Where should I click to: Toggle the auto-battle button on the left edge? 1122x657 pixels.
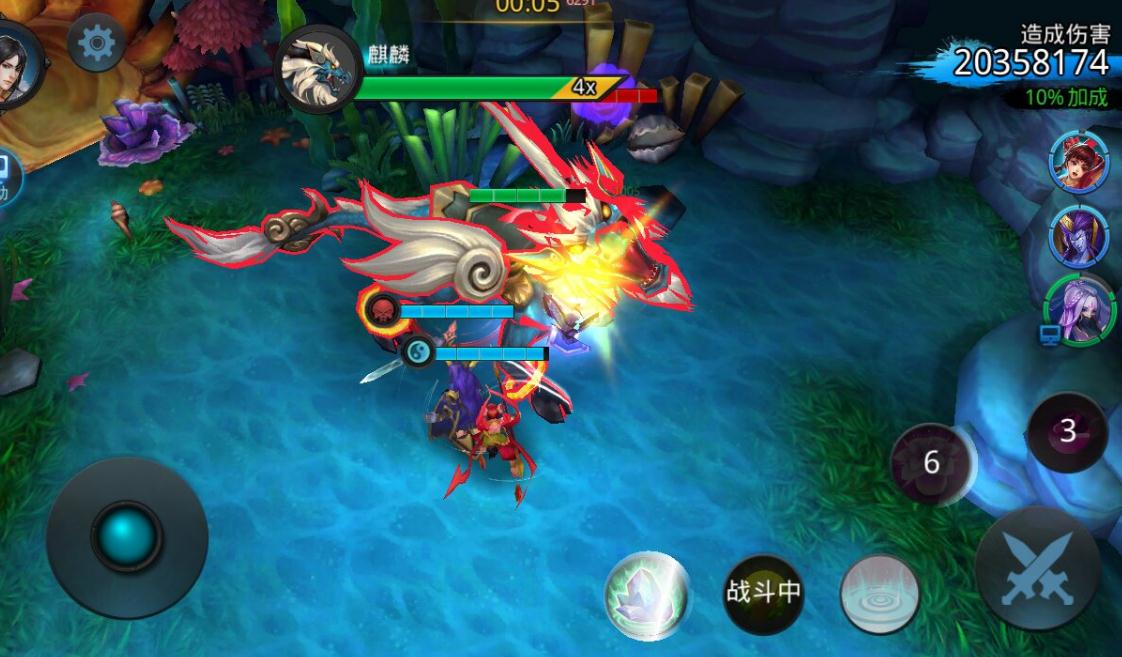click(x=8, y=178)
